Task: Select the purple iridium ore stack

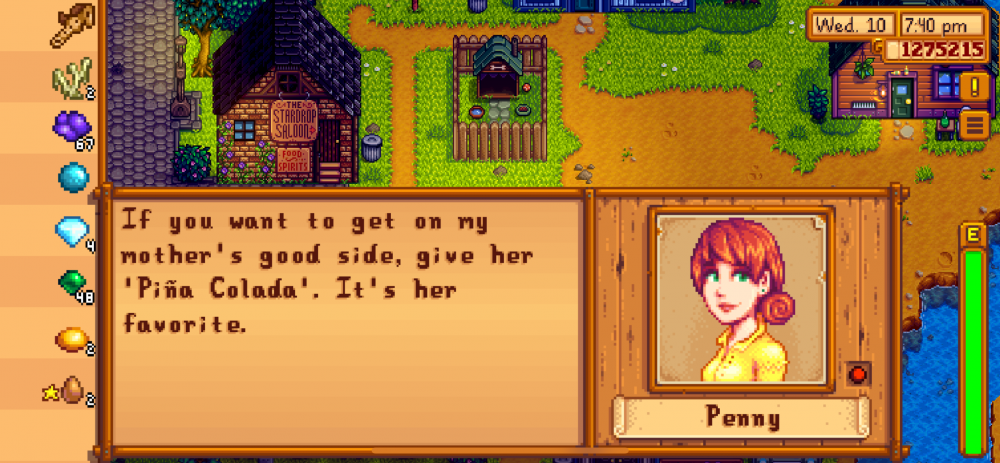Action: [x=70, y=126]
